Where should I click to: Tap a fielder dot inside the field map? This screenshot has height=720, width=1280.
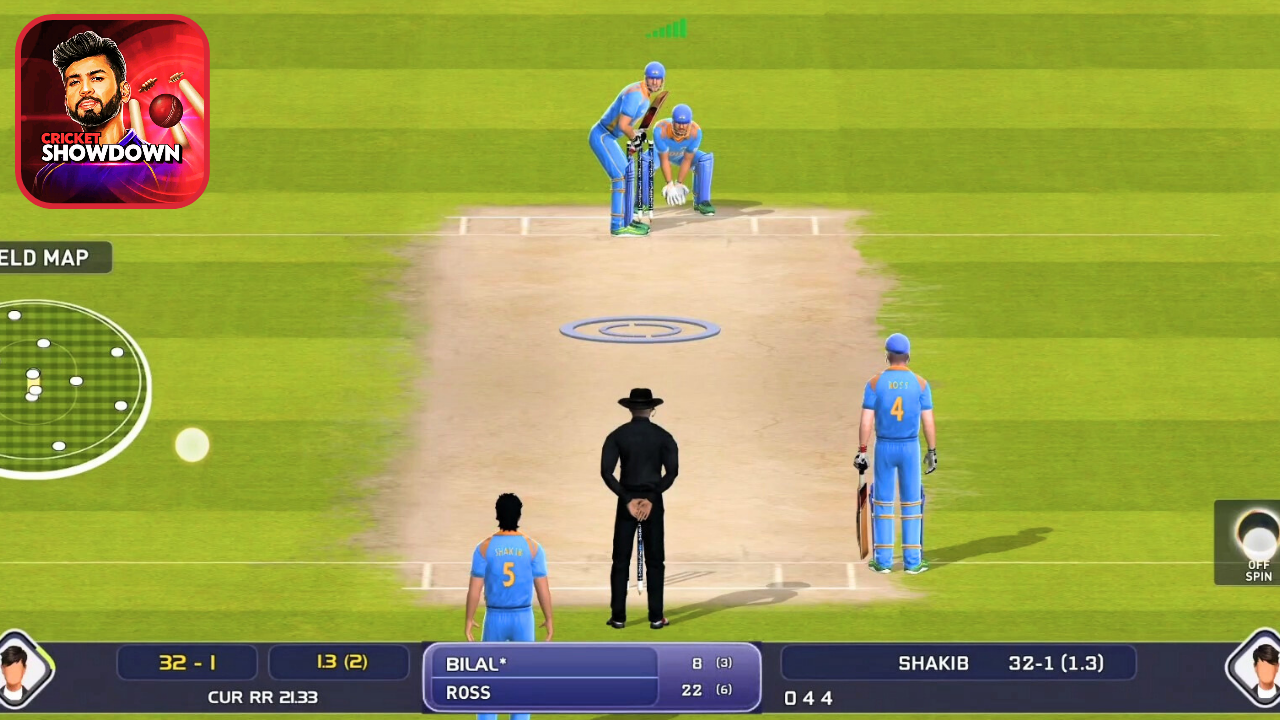click(117, 352)
